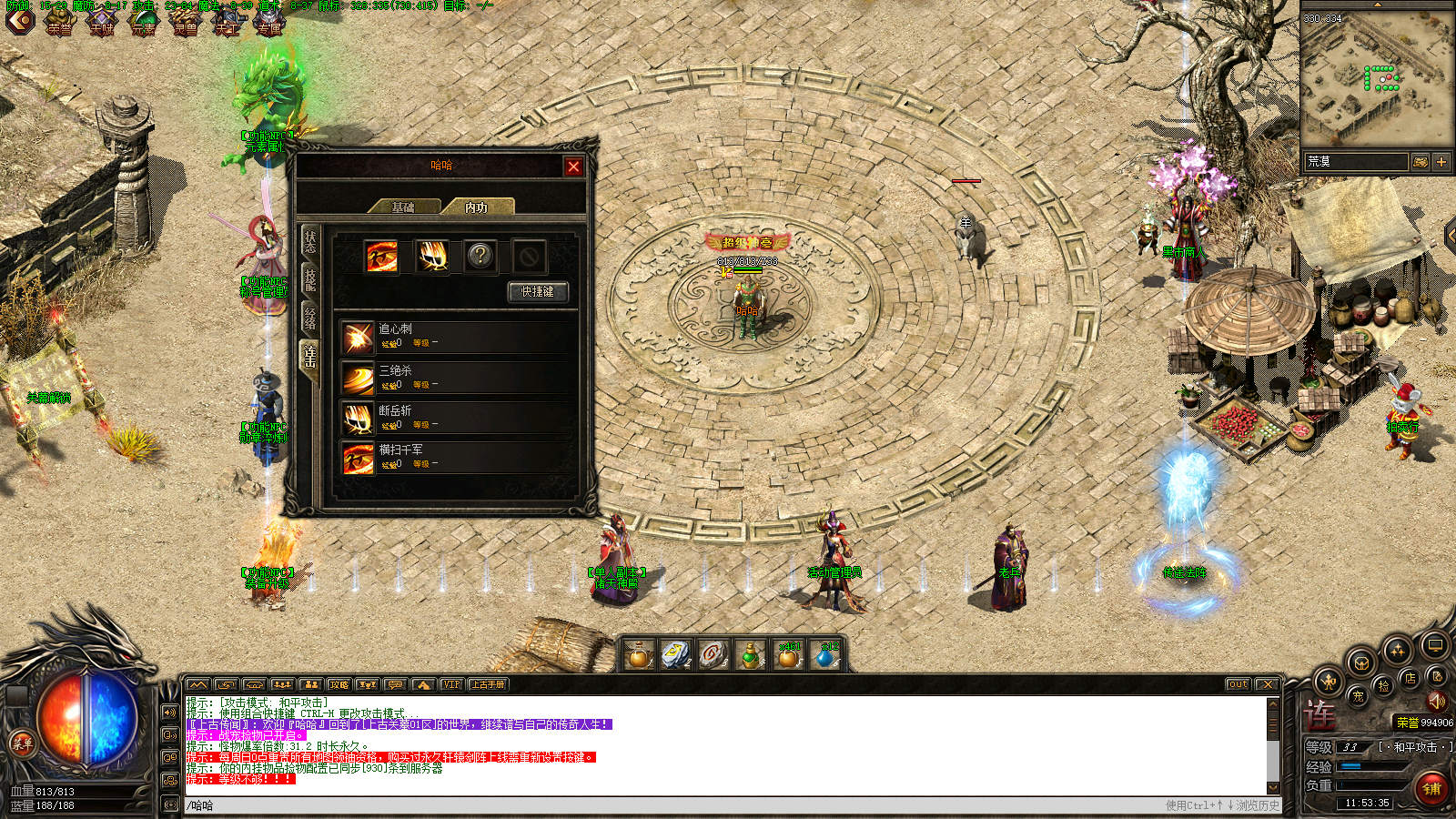Open the 上古手册 handbook button
1456x819 pixels.
[488, 684]
